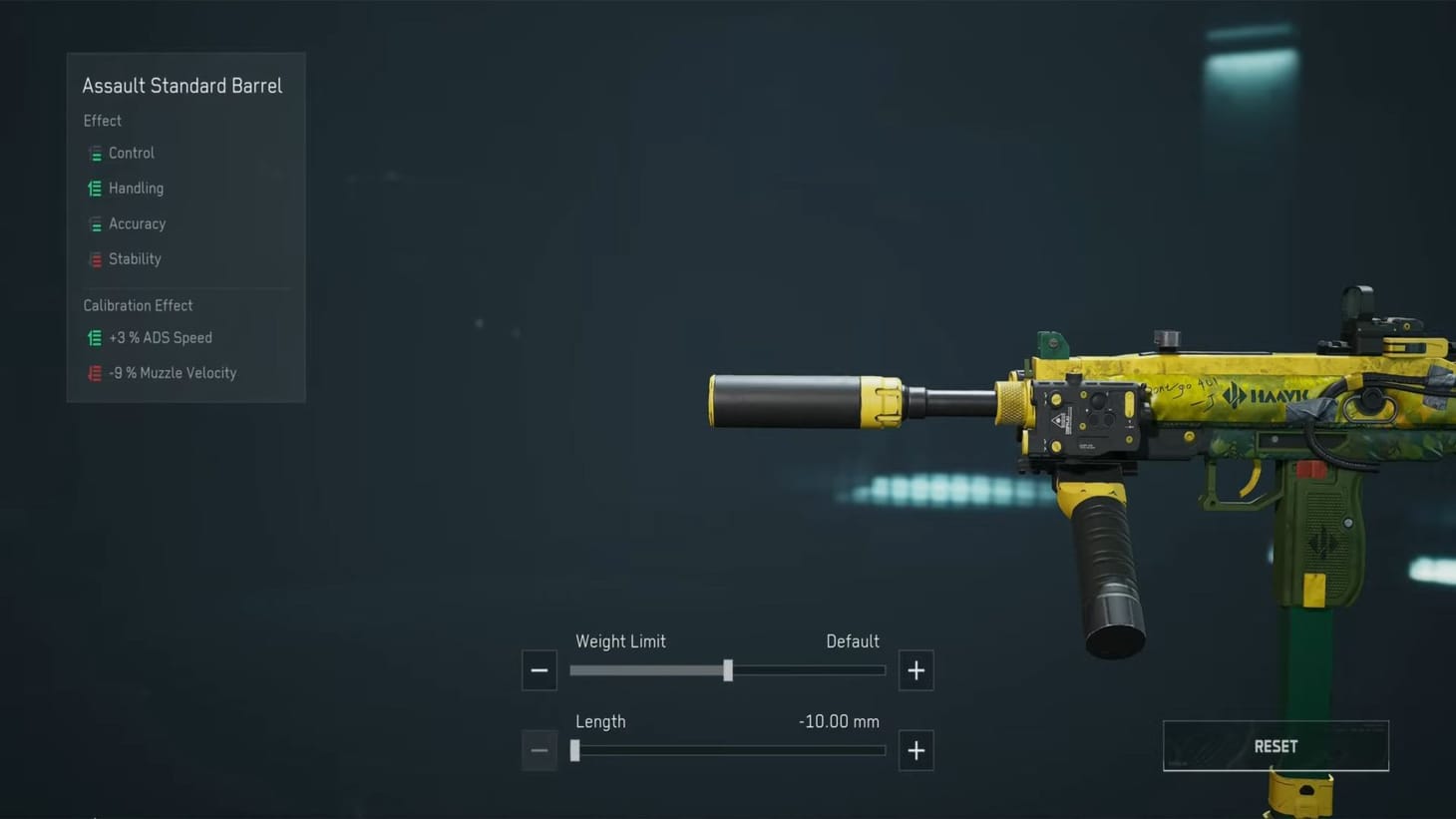Click the Accuracy stat bar icon

[x=95, y=223]
